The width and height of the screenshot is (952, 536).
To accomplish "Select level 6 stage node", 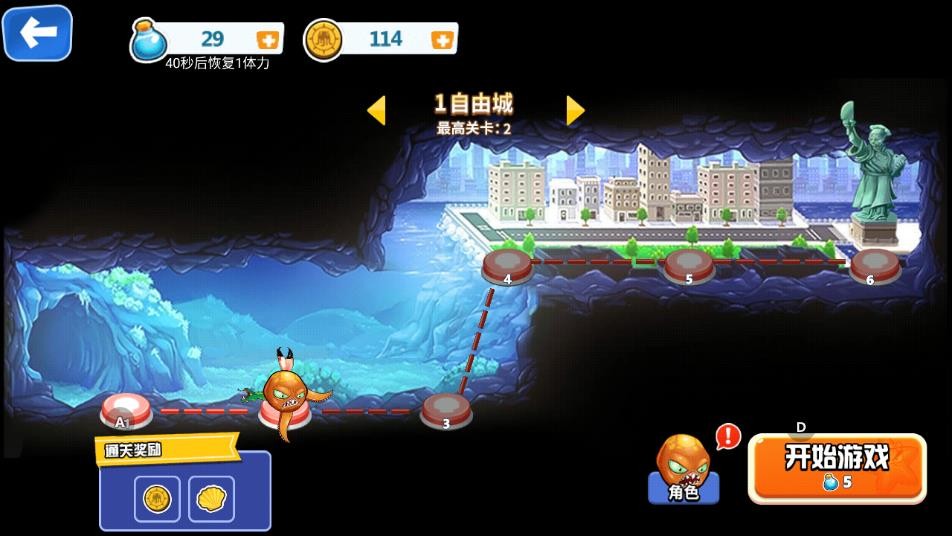I will coord(875,267).
